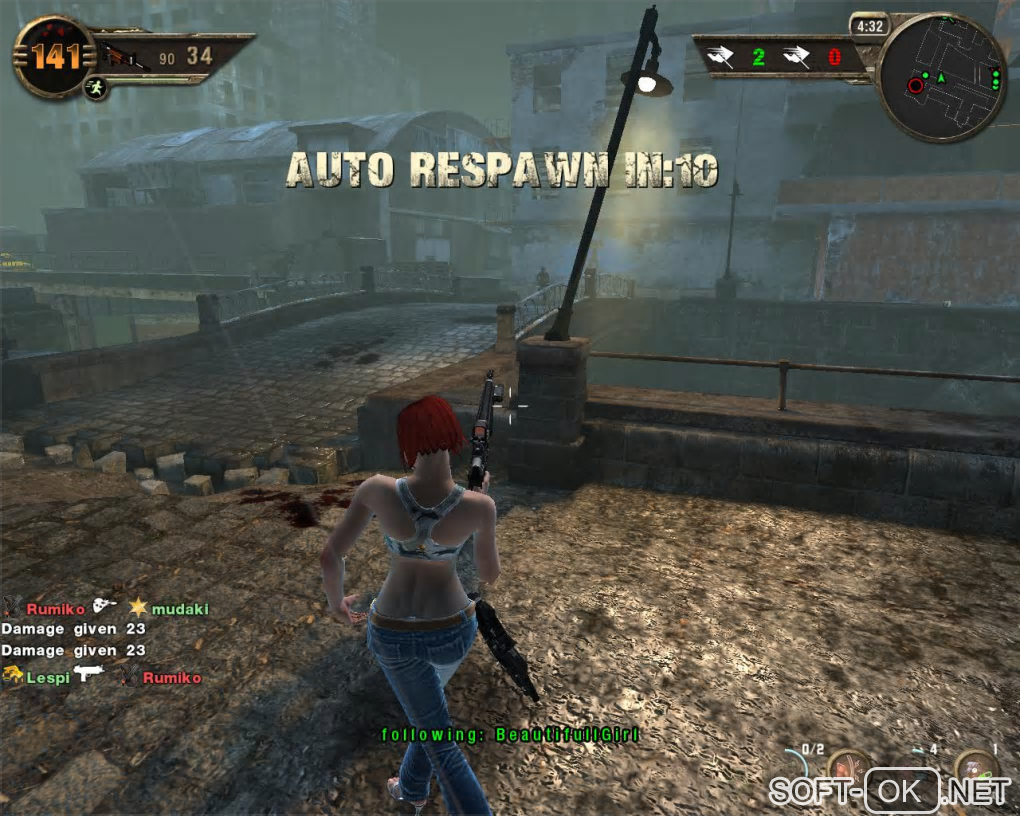The image size is (1020, 816).
Task: Select the medkit item slot
Action: pyautogui.click(x=975, y=768)
